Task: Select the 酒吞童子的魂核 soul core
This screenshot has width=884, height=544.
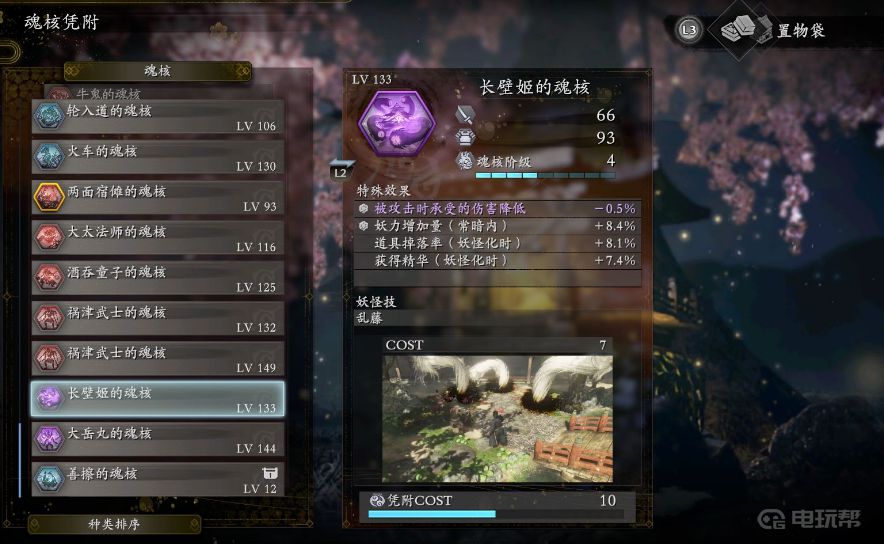Action: pos(157,278)
